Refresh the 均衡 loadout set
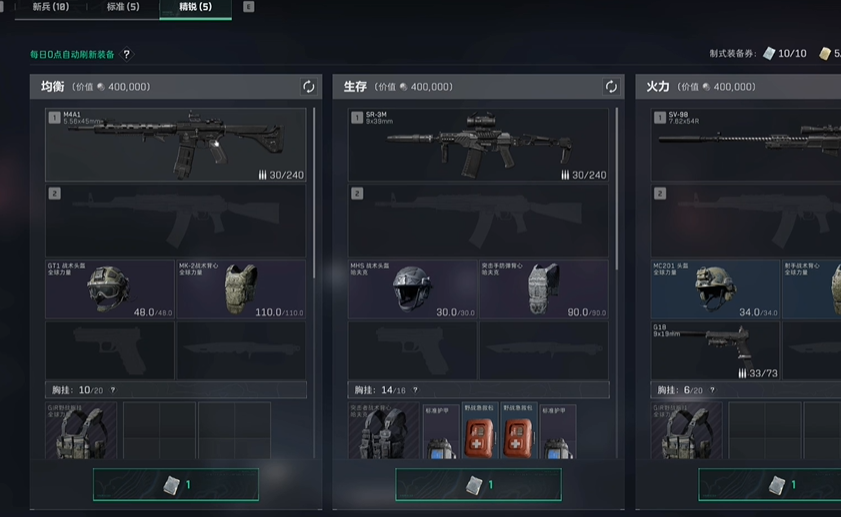 [x=308, y=87]
